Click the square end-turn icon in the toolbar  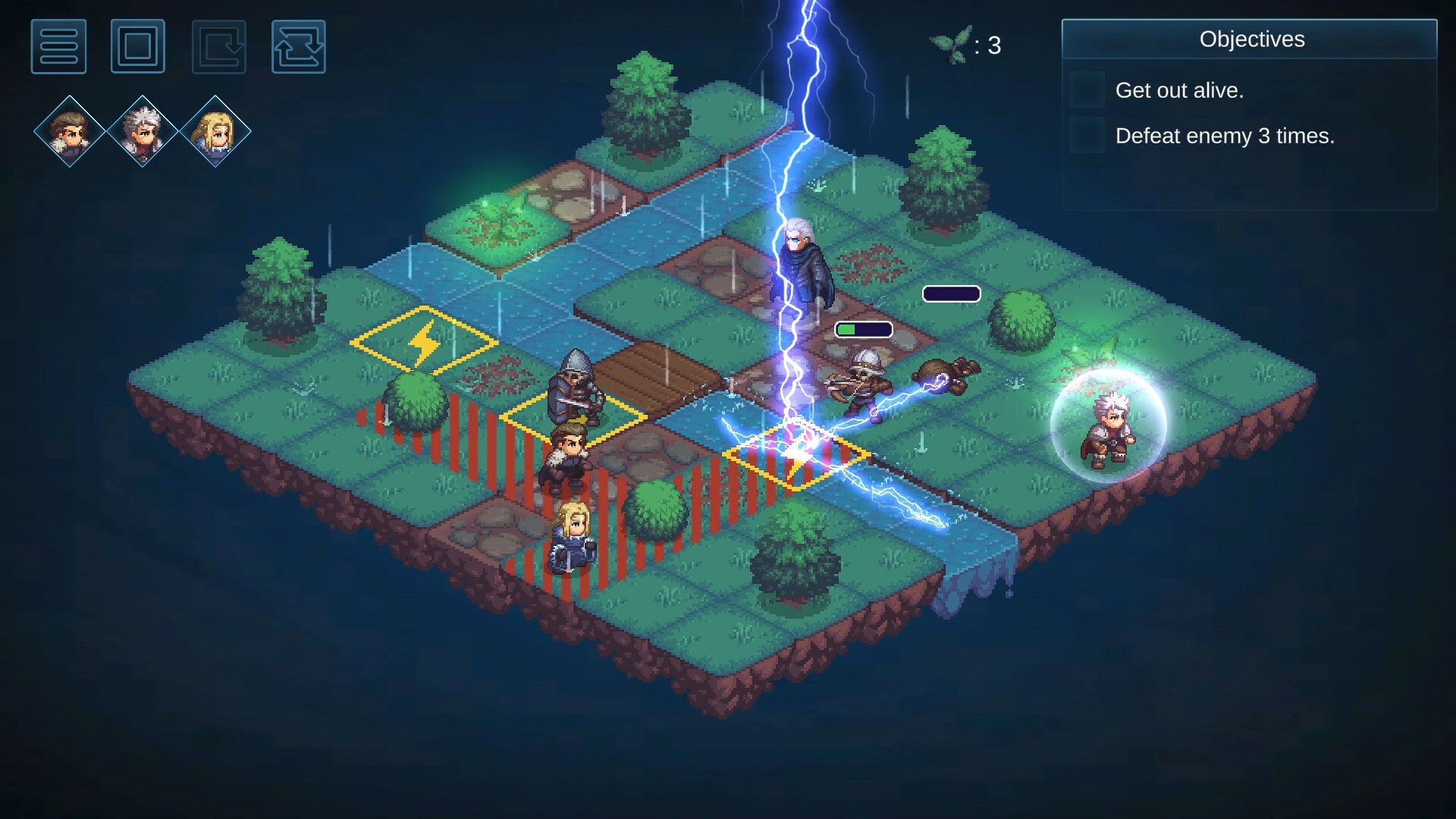pos(138,47)
